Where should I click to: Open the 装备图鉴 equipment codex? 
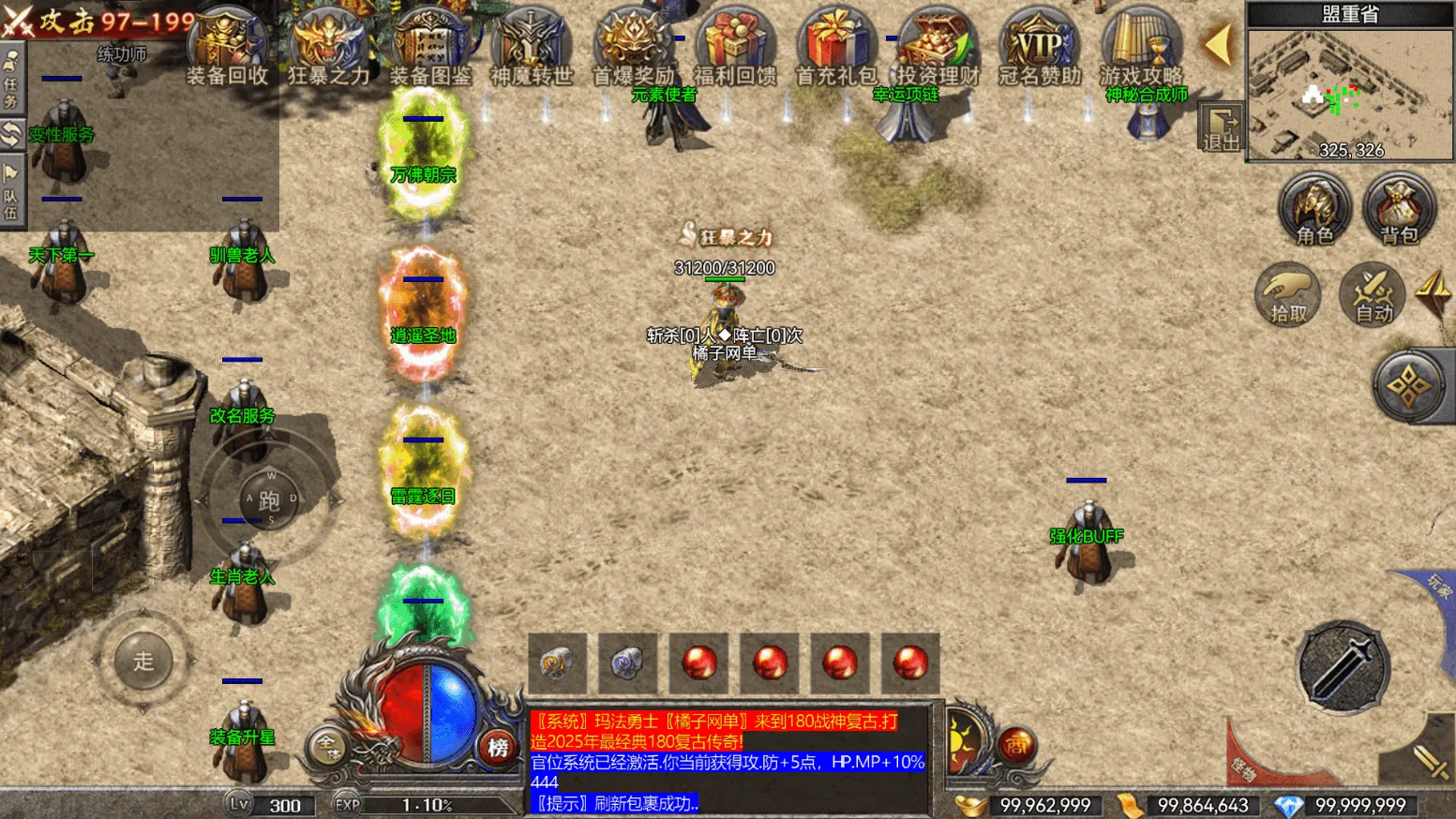coord(430,45)
